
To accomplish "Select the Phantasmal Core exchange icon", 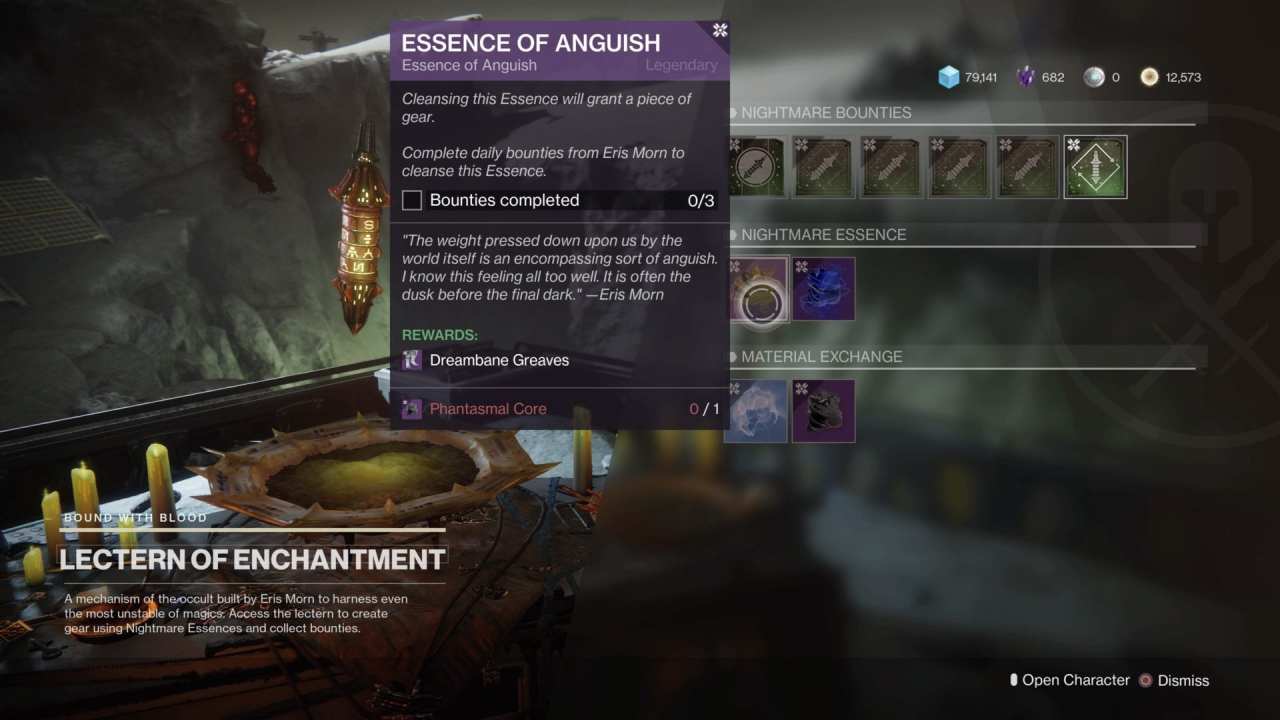I will [x=823, y=411].
